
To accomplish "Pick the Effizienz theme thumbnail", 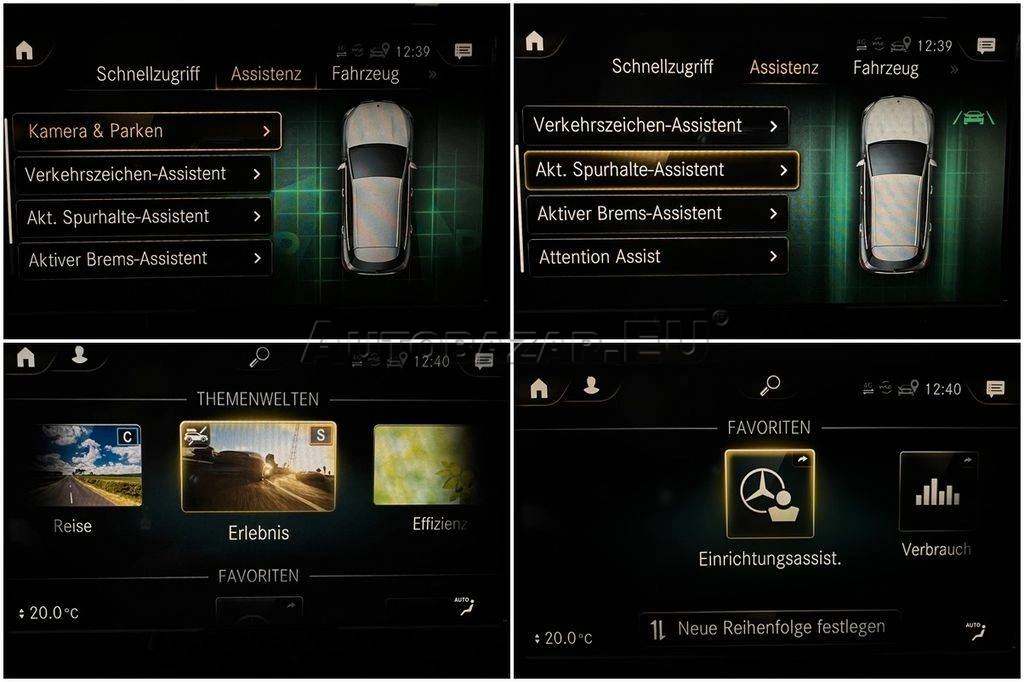I will point(422,465).
